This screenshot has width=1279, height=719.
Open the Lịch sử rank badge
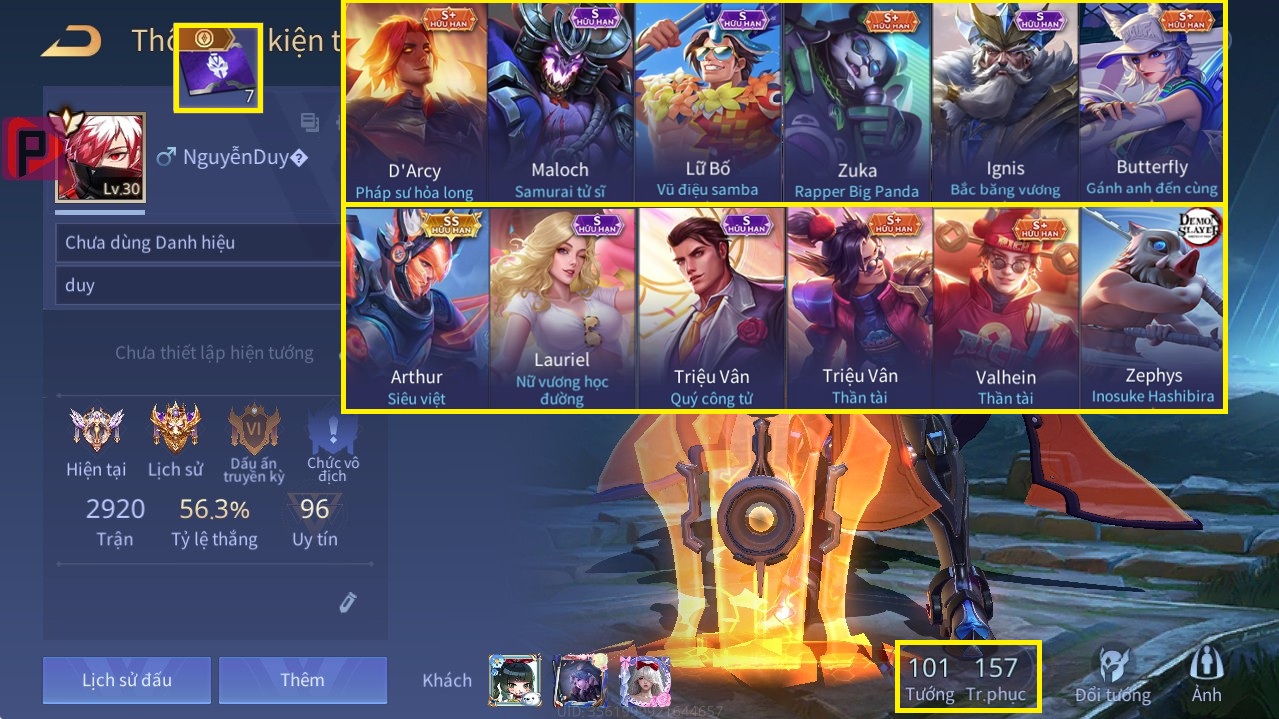pyautogui.click(x=175, y=440)
